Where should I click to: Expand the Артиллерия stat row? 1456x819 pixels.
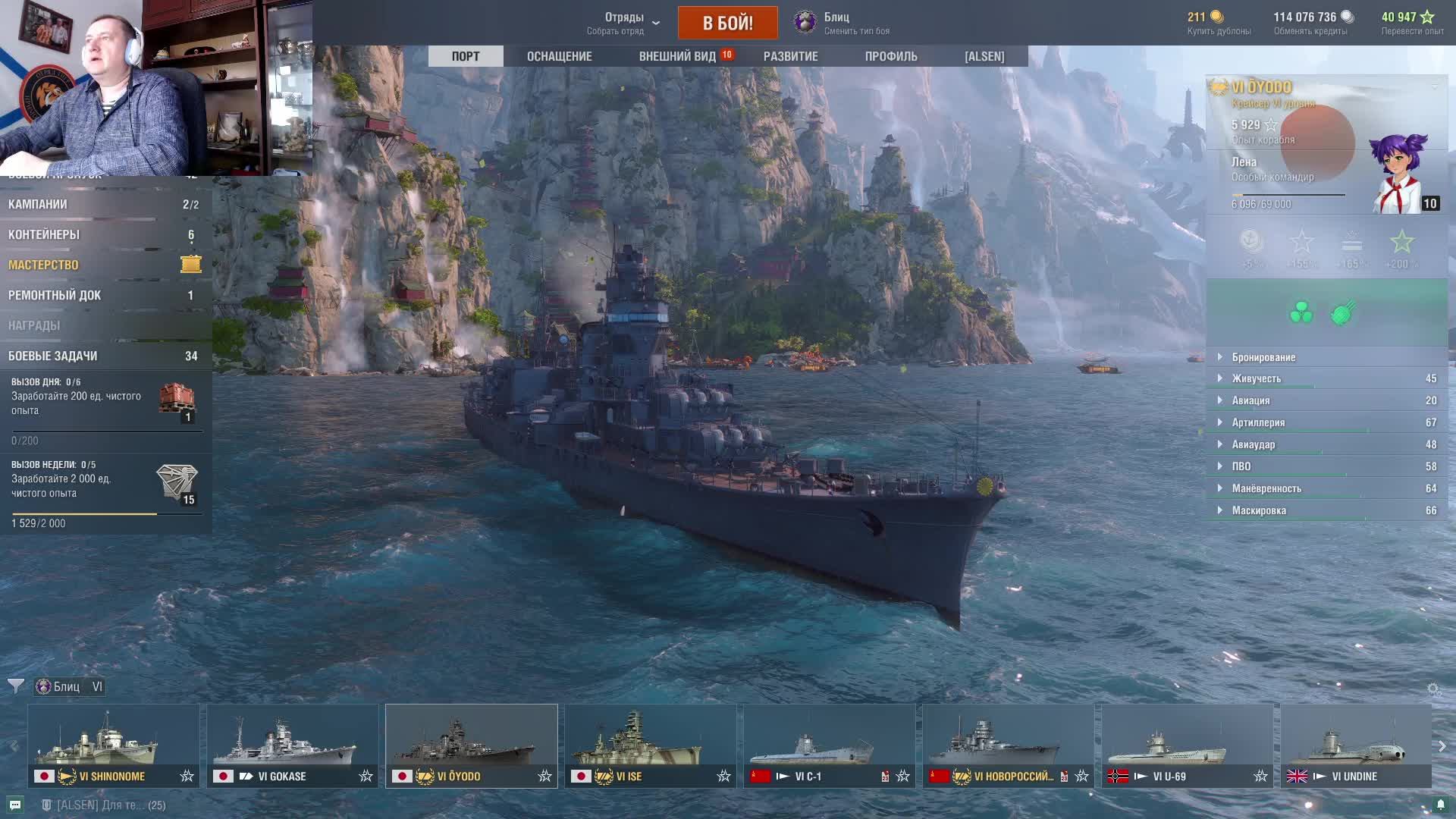click(1257, 422)
